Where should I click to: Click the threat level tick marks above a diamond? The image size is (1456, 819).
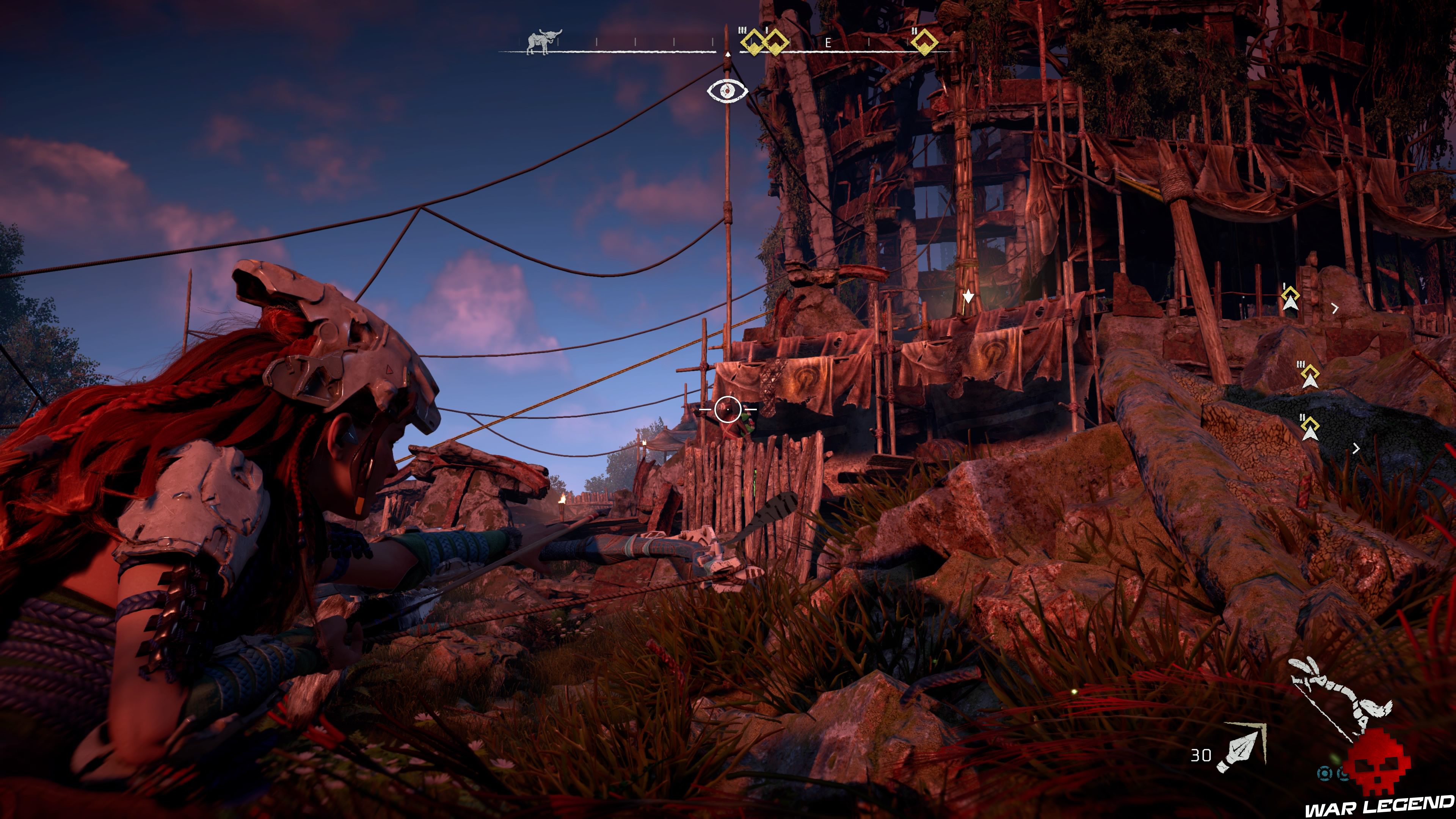[x=742, y=30]
